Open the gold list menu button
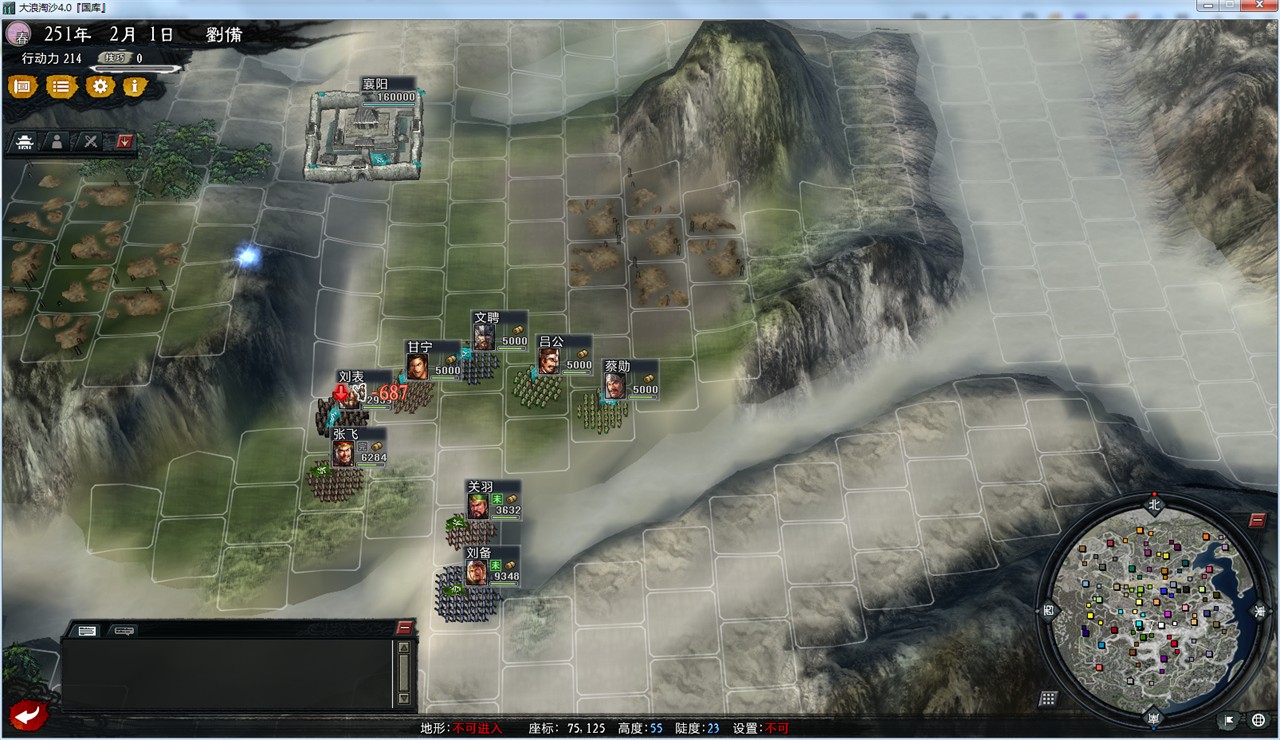 pos(61,87)
